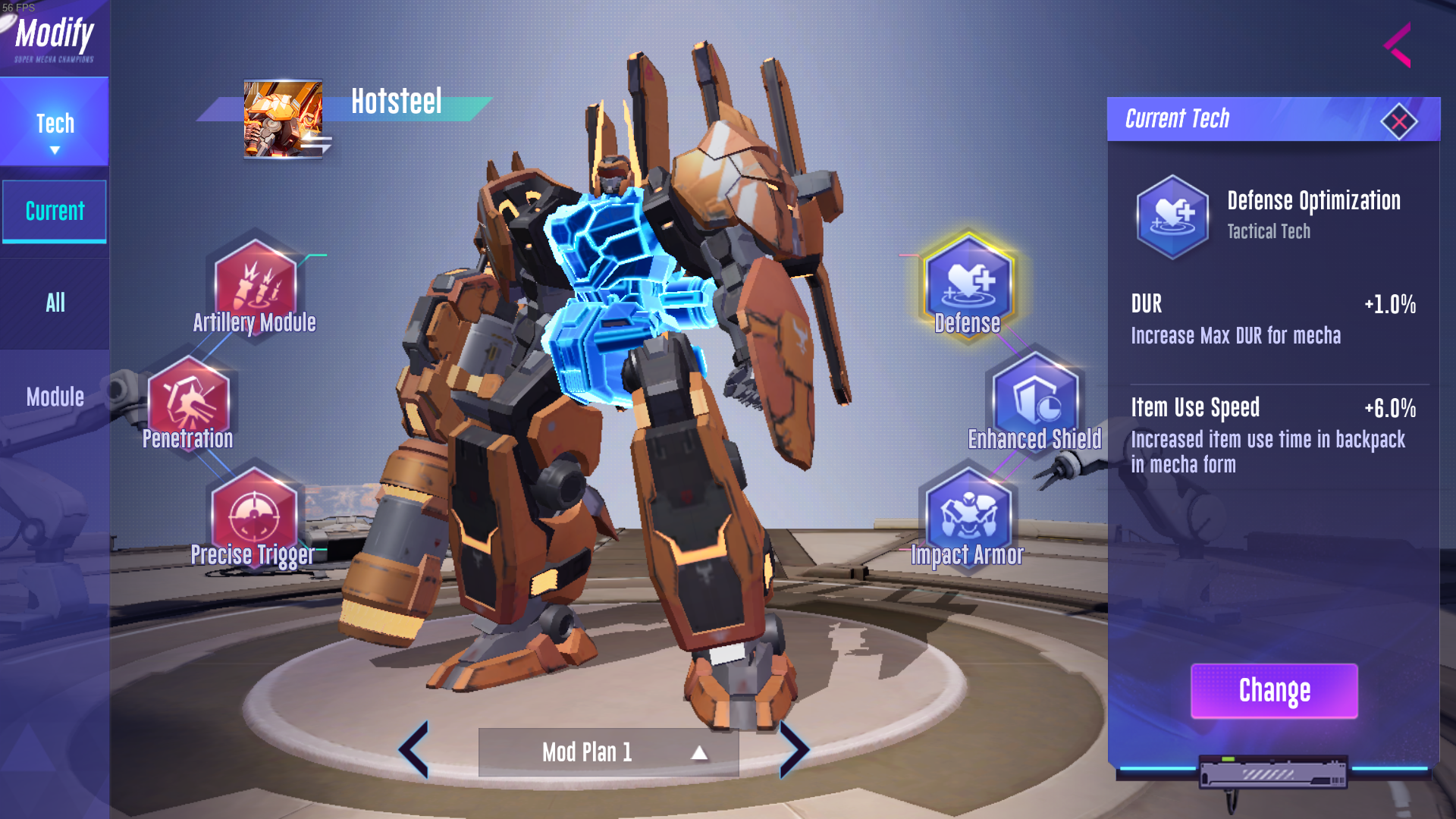This screenshot has height=819, width=1456.
Task: Switch to the next mod plan
Action: pos(793,750)
